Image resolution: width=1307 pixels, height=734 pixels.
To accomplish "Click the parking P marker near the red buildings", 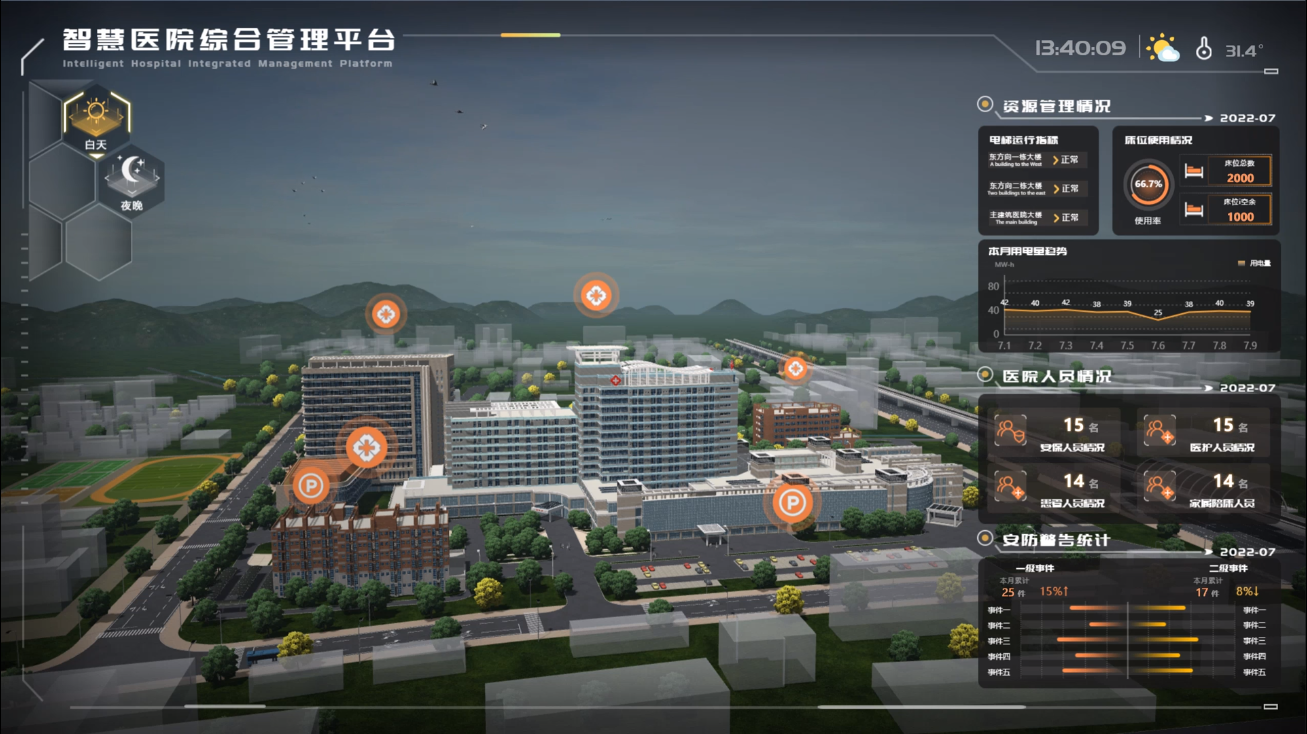I will (x=313, y=486).
